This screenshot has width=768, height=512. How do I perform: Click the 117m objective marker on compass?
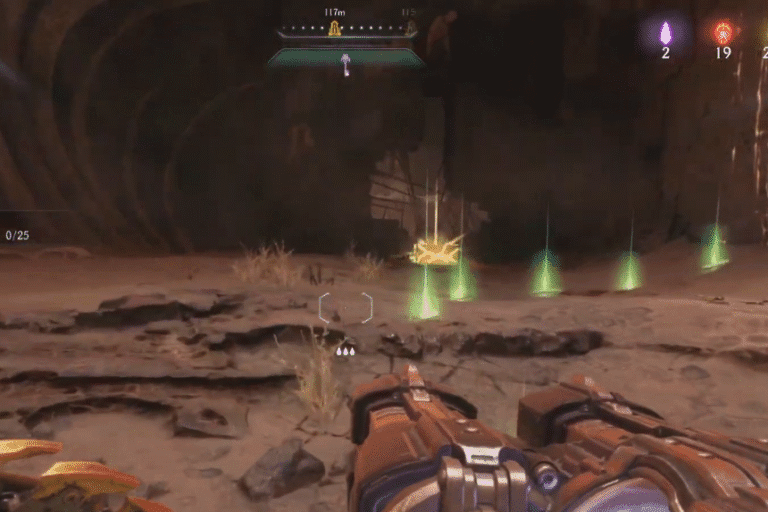(335, 28)
